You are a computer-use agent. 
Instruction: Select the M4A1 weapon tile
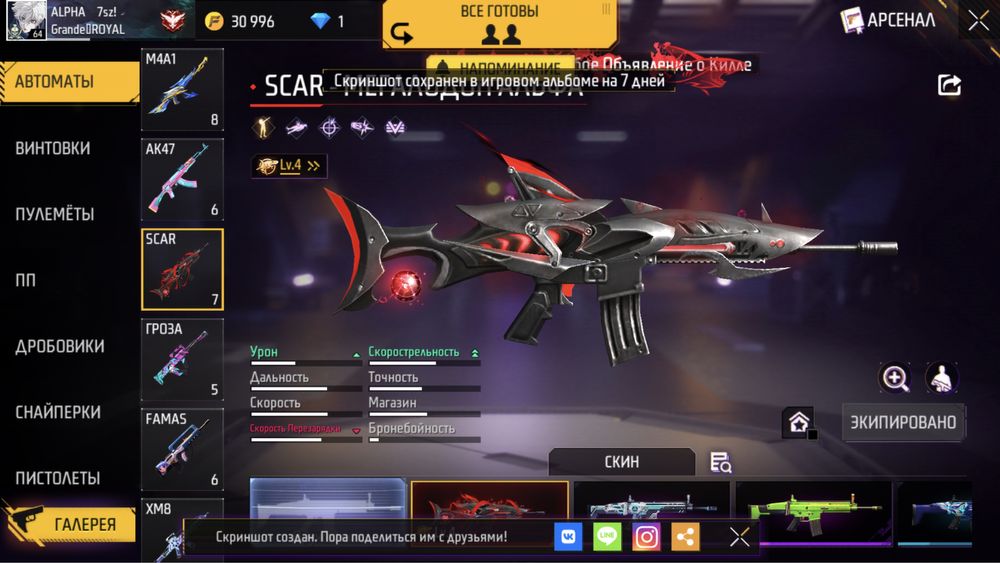182,92
